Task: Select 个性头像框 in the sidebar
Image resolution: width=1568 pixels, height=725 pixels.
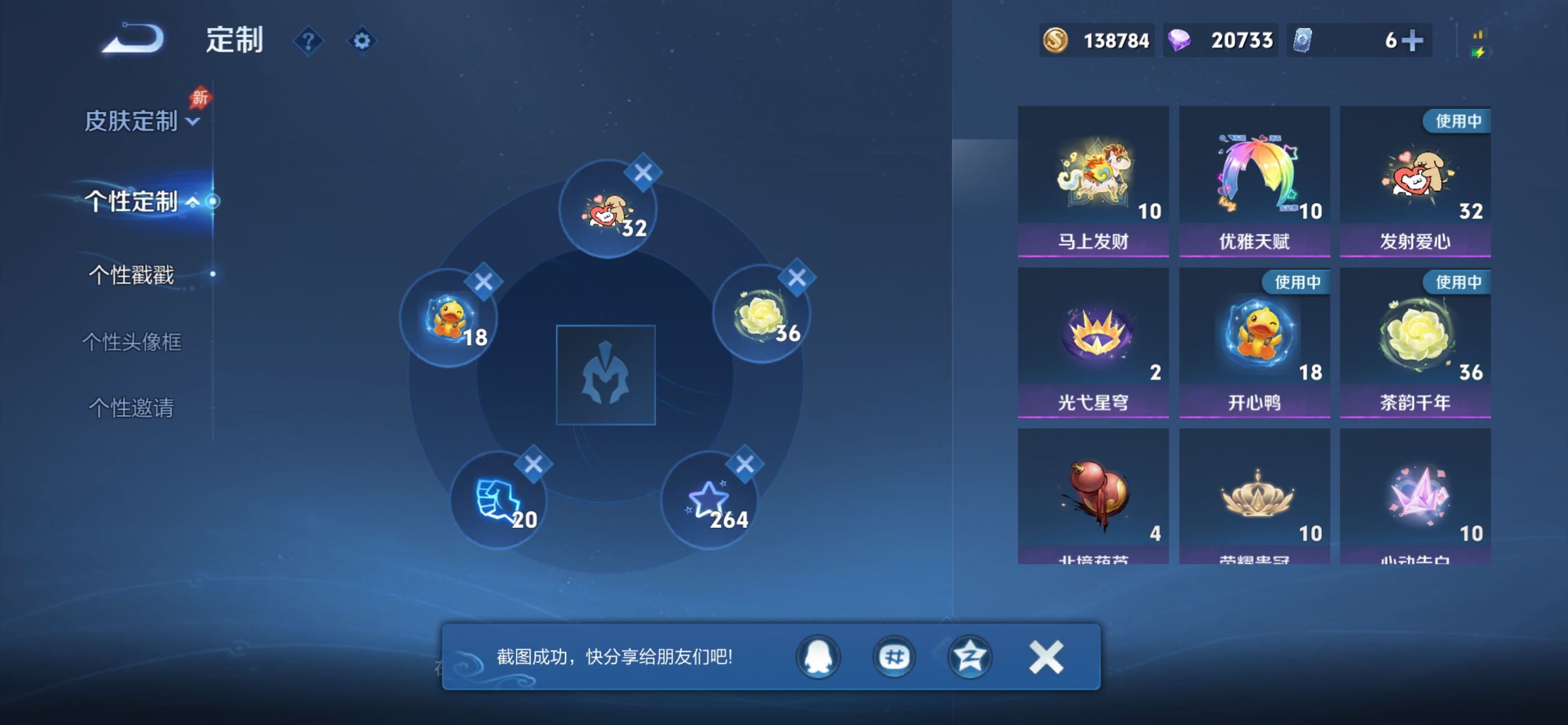Action: [133, 342]
